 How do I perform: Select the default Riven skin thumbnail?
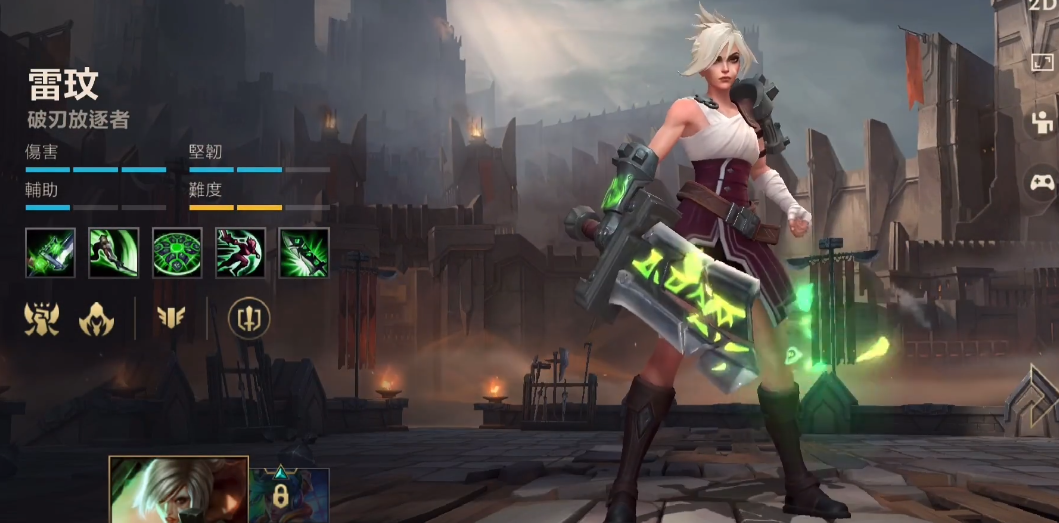point(178,490)
